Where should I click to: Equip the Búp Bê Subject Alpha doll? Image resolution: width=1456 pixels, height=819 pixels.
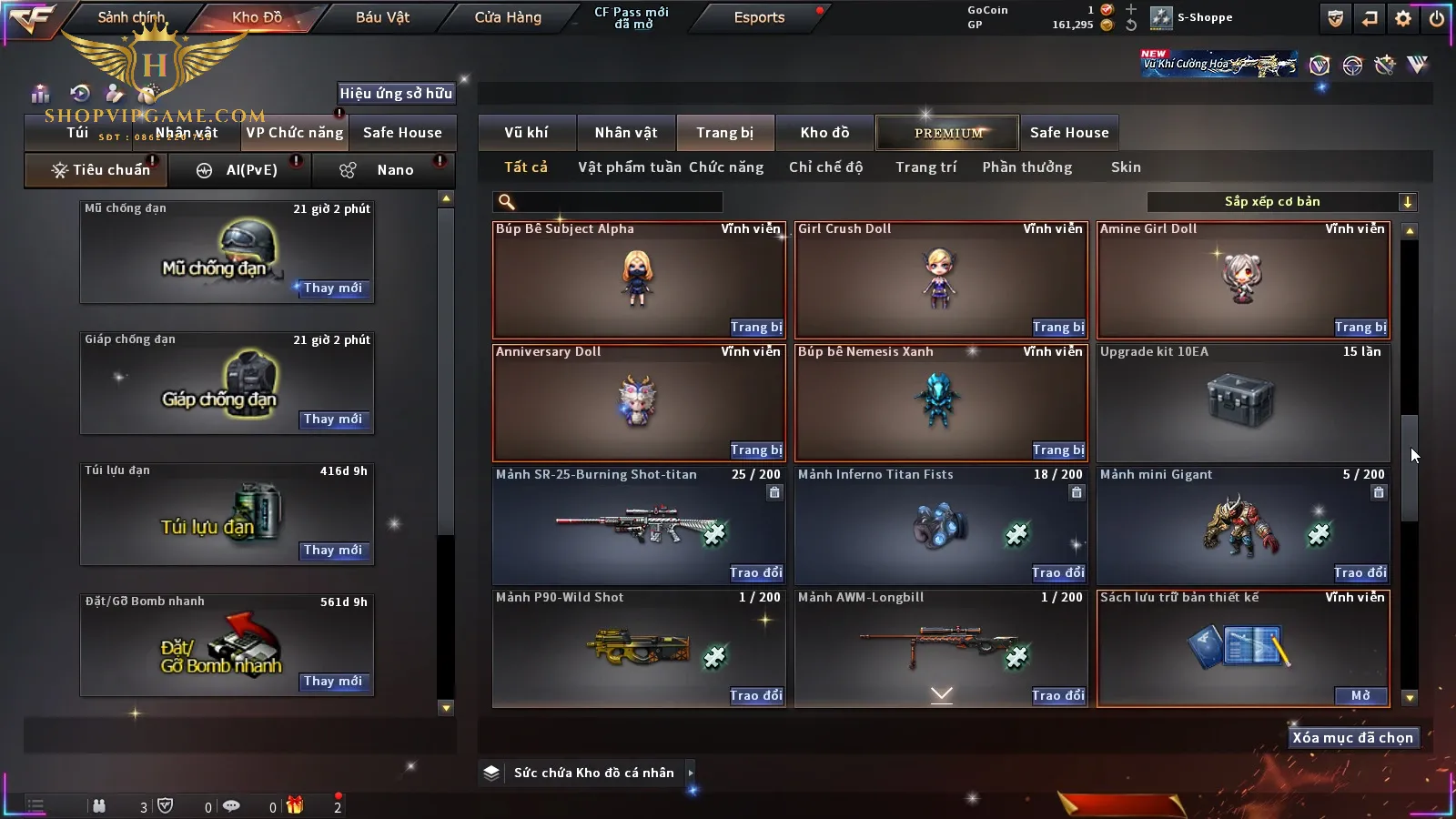755,328
